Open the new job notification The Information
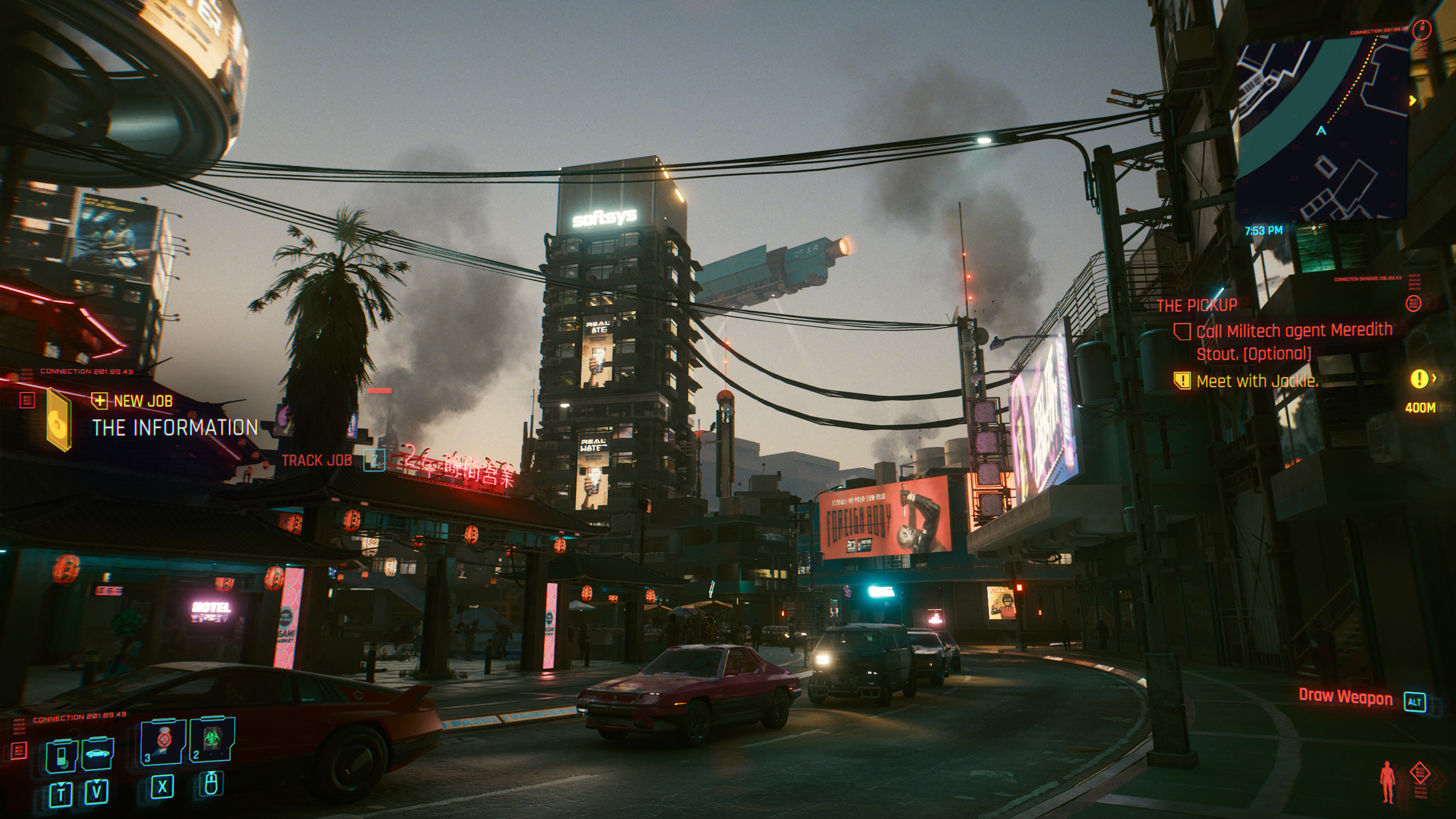 (175, 428)
